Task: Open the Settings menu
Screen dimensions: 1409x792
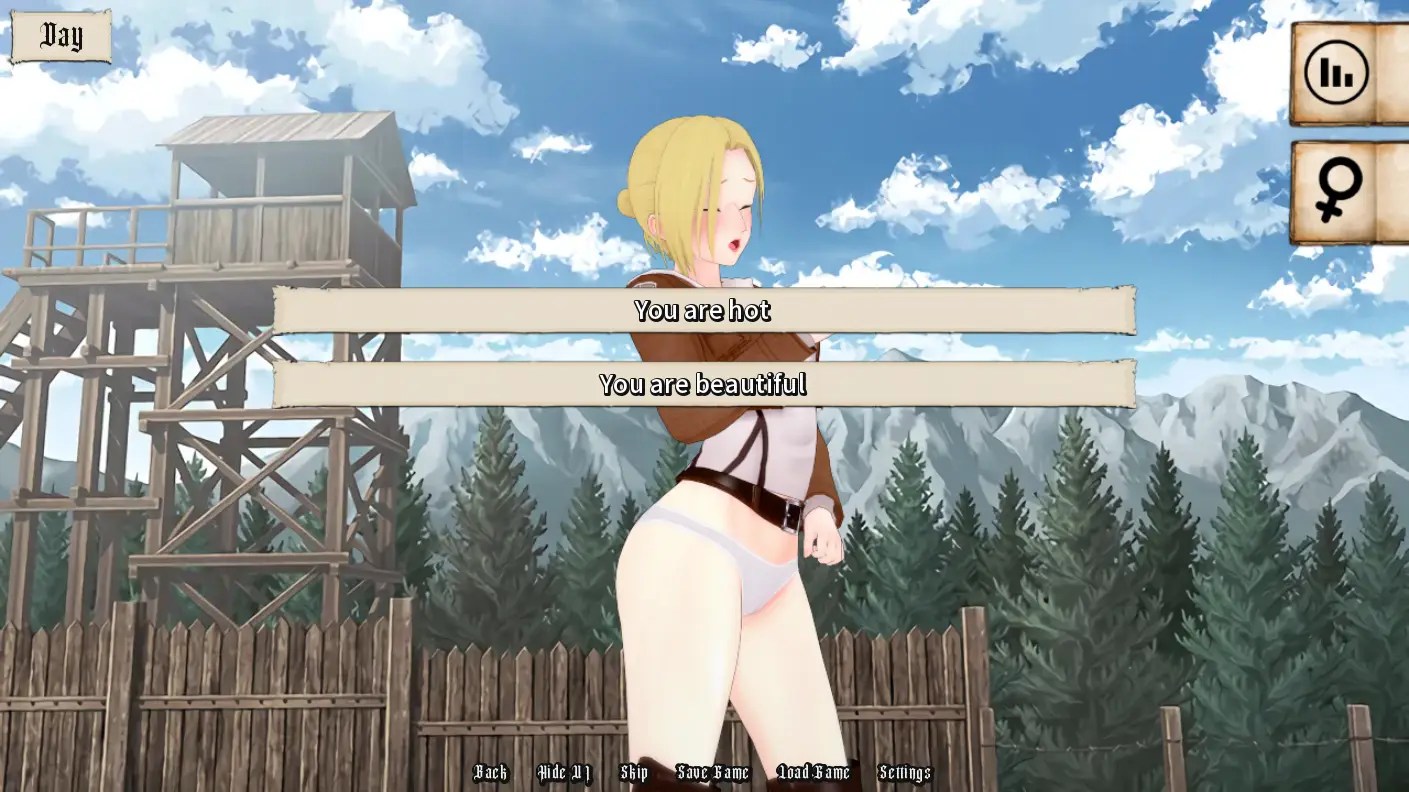Action: [x=904, y=772]
